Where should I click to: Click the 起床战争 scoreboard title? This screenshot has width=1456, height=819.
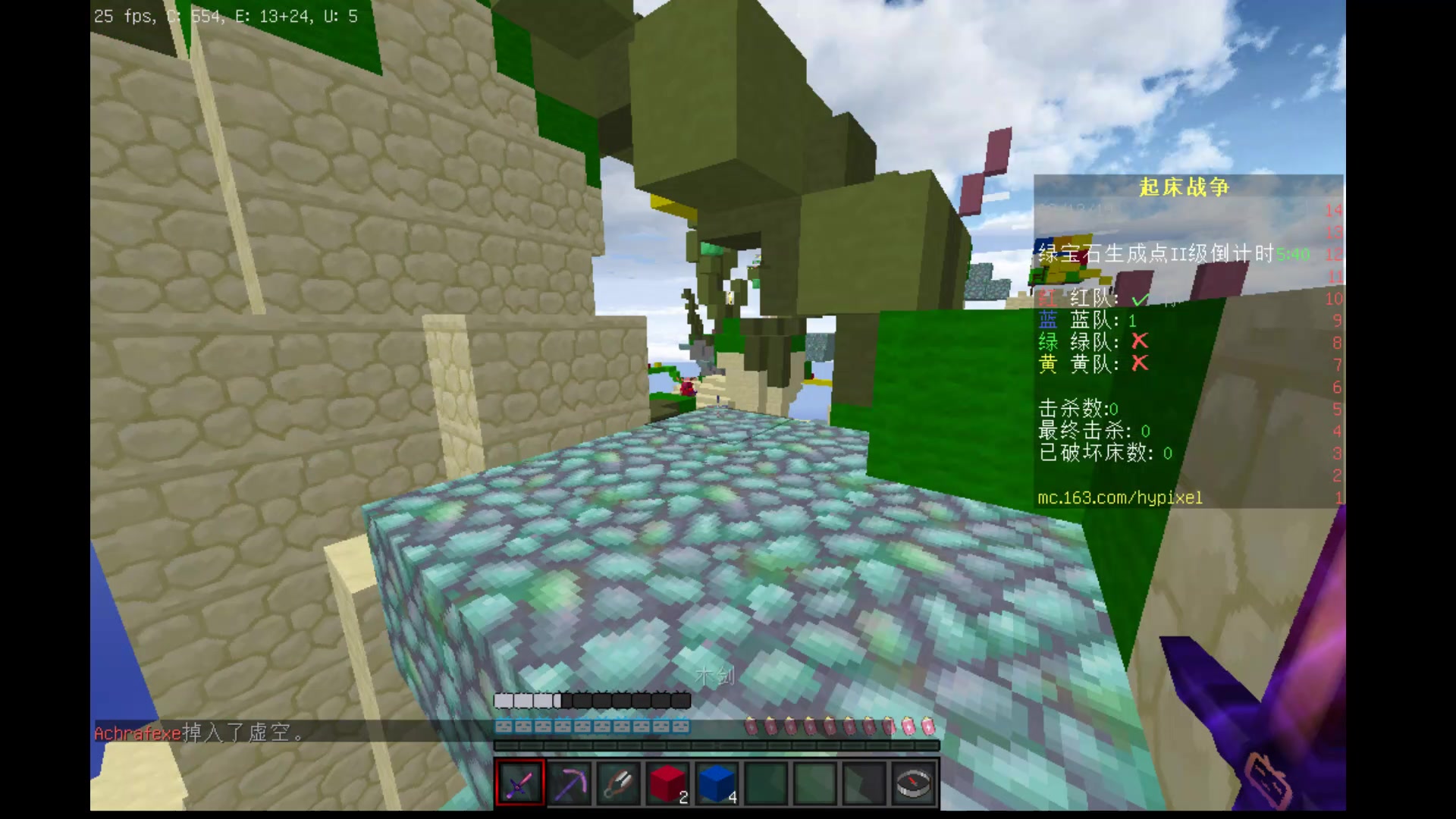click(x=1183, y=187)
